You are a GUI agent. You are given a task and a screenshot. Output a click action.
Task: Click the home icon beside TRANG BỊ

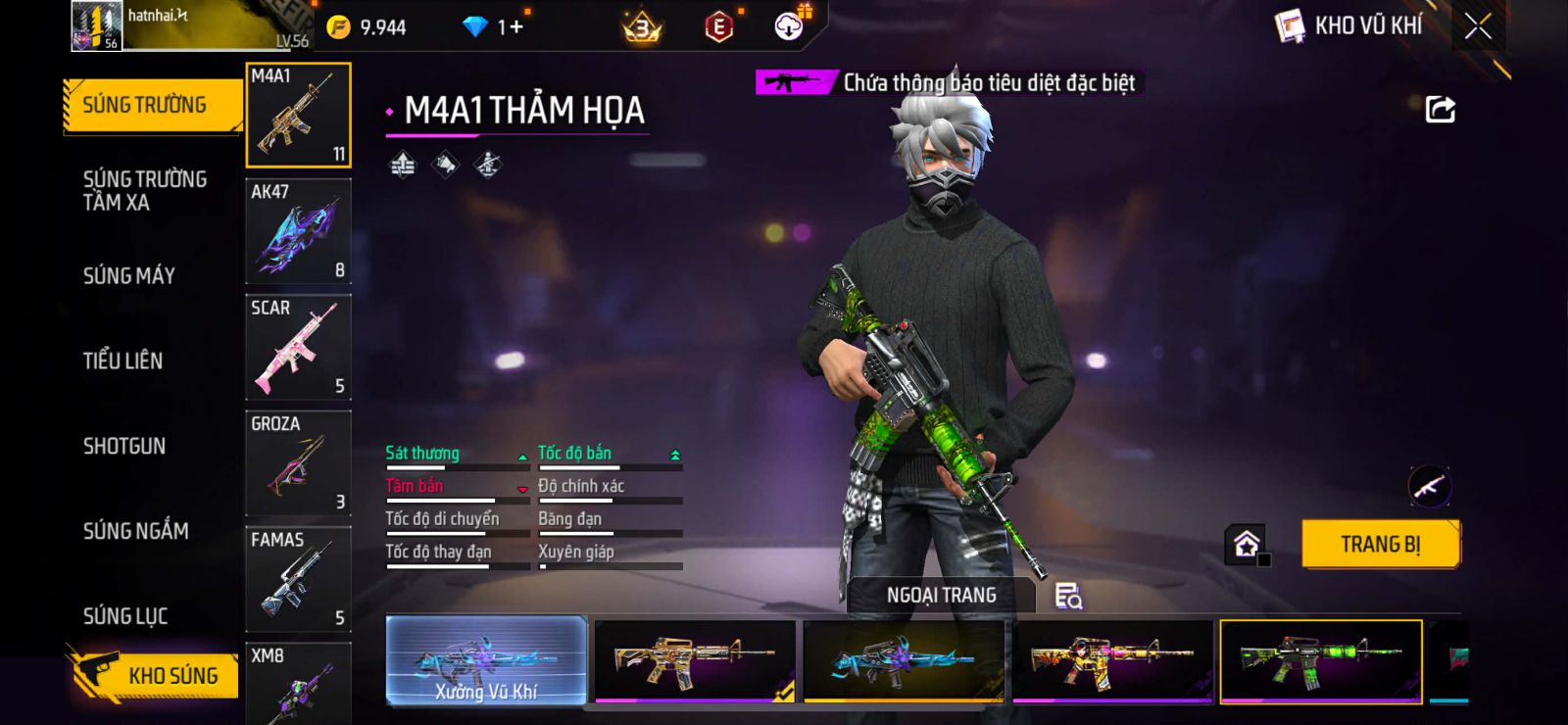tap(1247, 544)
